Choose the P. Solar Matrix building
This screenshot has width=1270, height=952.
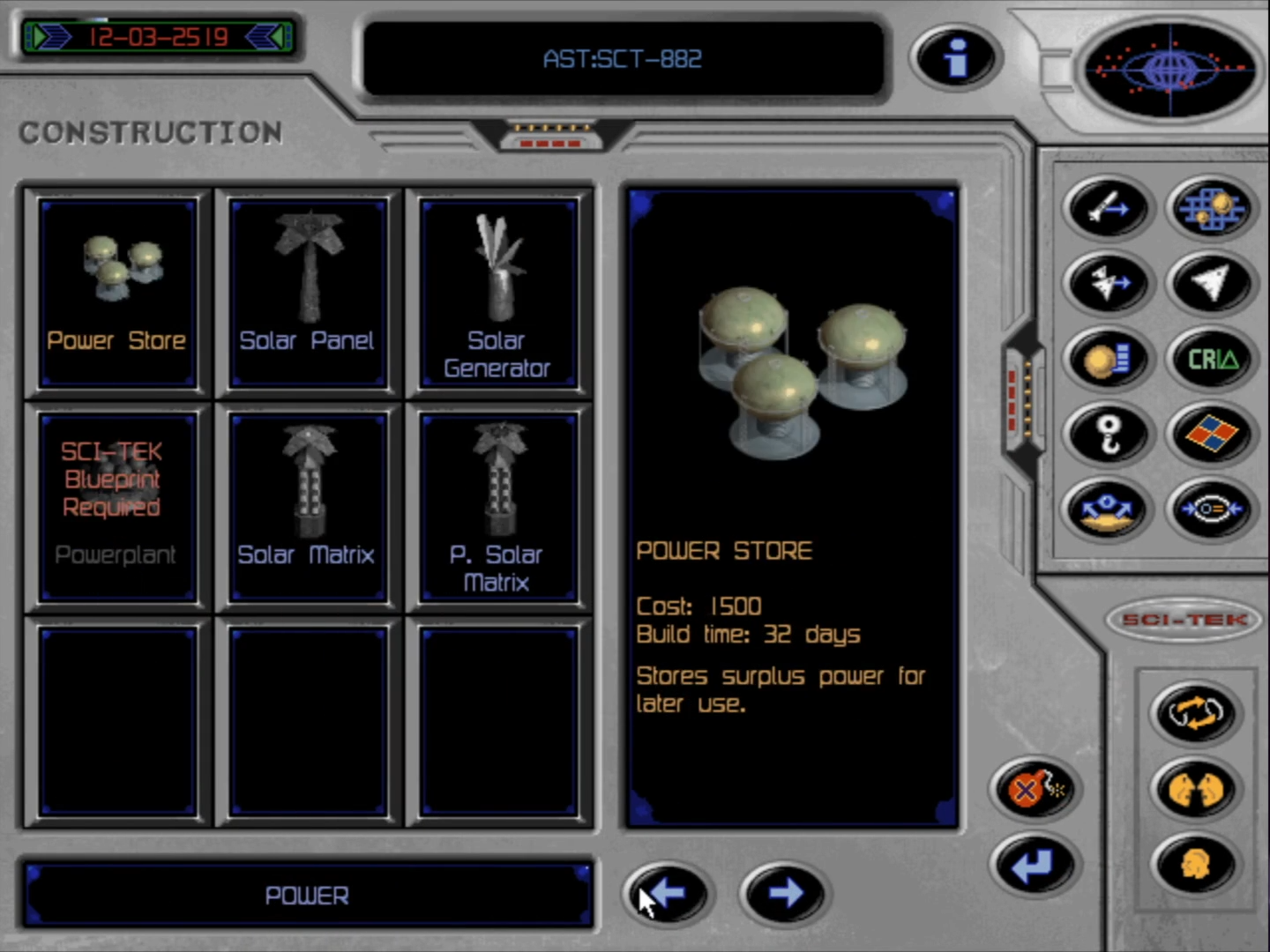tap(498, 506)
